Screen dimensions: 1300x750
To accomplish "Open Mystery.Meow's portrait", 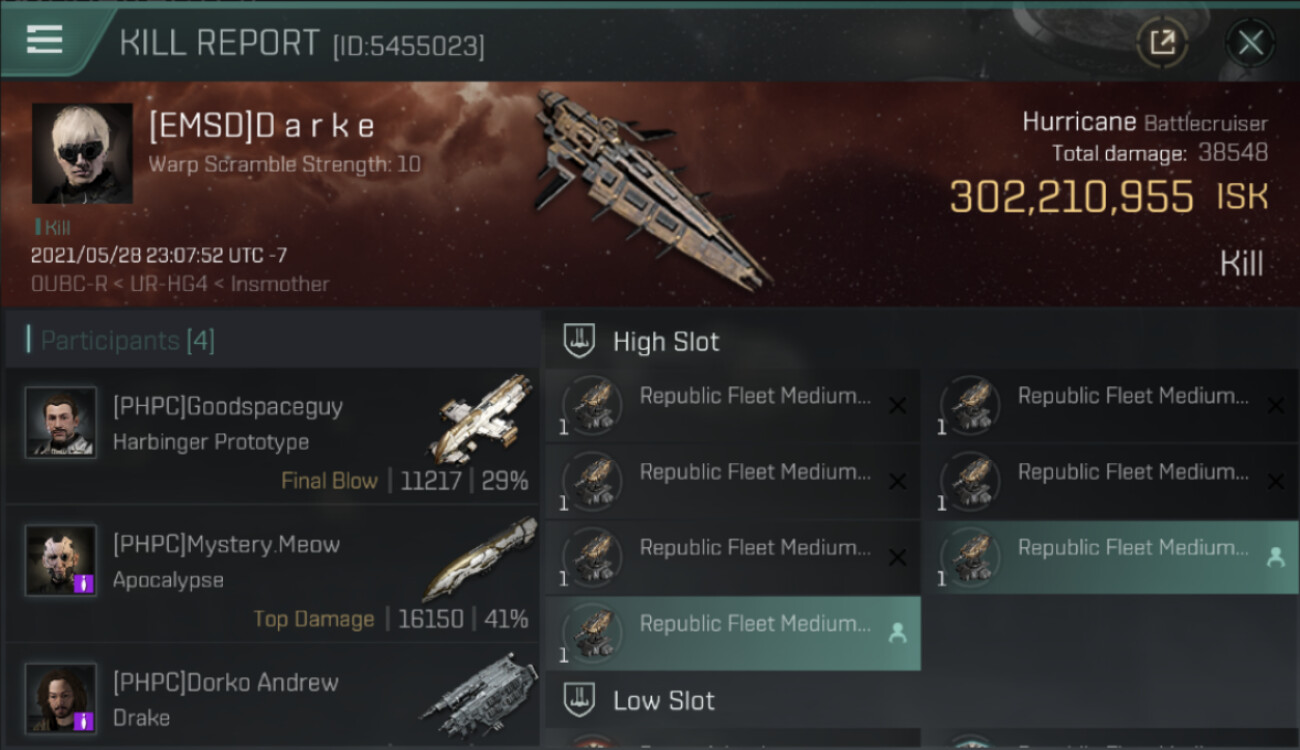I will pos(61,561).
